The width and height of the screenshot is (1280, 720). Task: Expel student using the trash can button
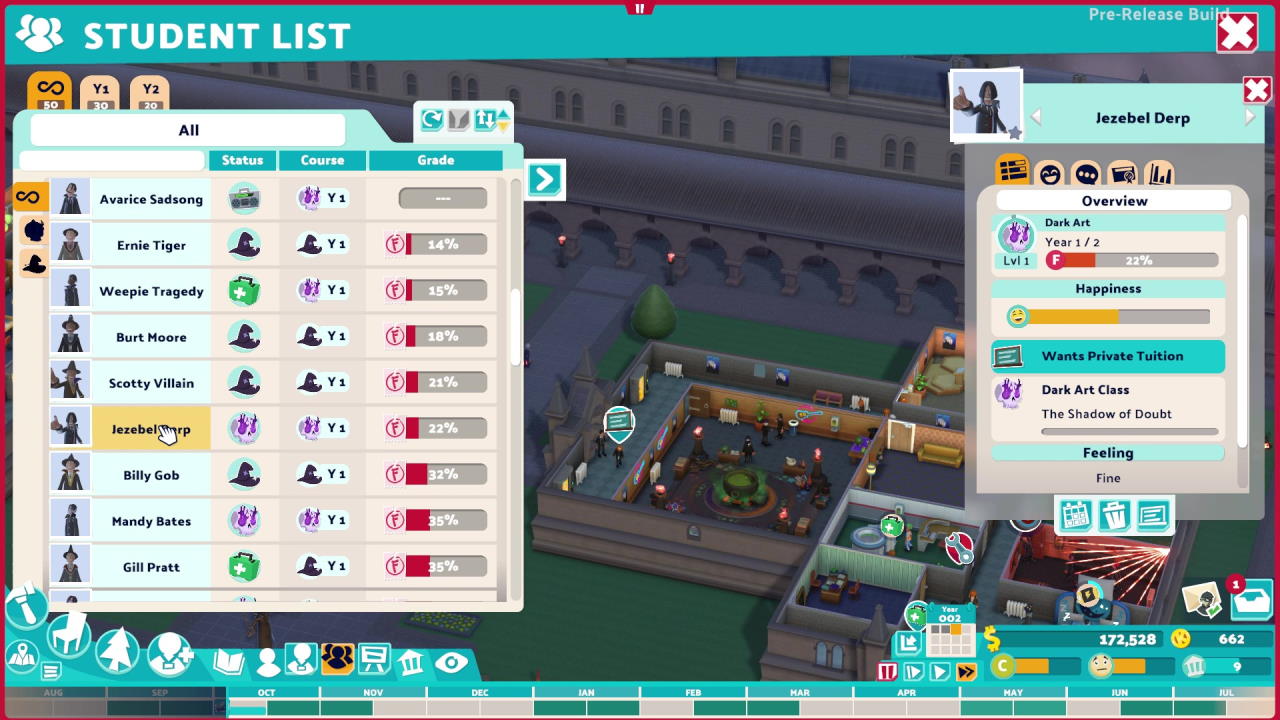(1114, 516)
